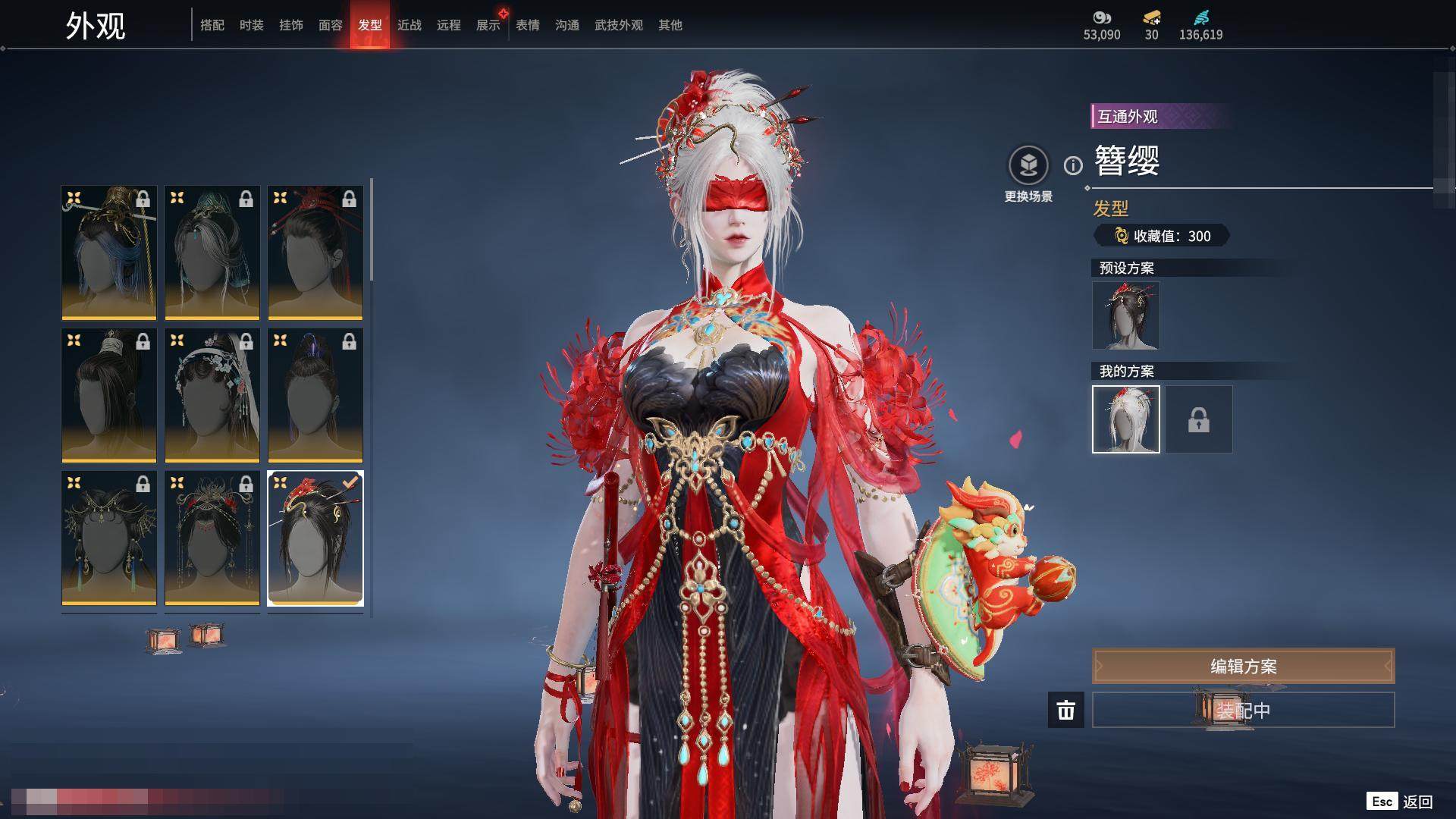Screen dimensions: 1456x819
Task: Click the 返回 back button
Action: [1400, 802]
